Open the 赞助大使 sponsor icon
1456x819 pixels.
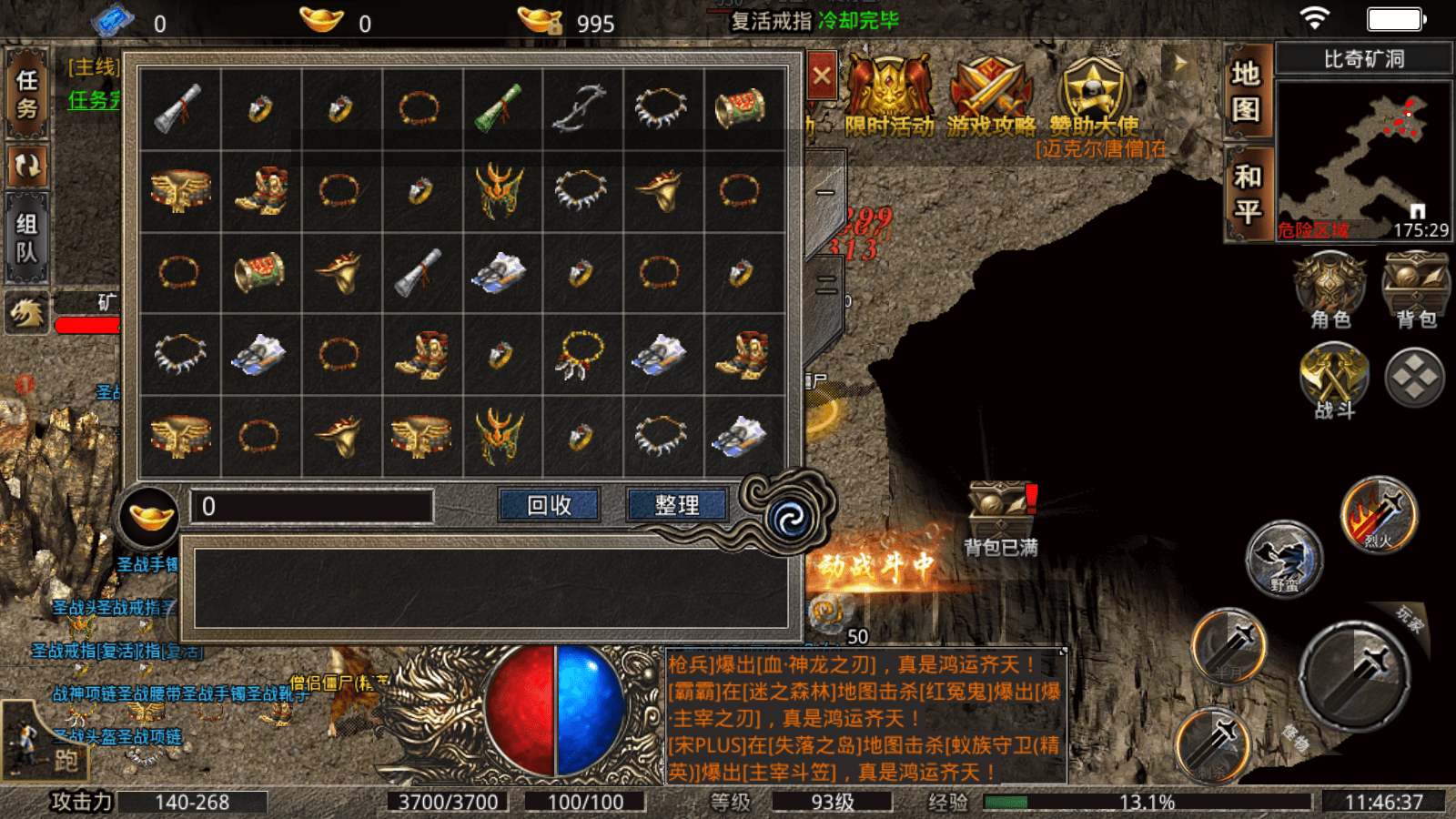click(x=1093, y=96)
